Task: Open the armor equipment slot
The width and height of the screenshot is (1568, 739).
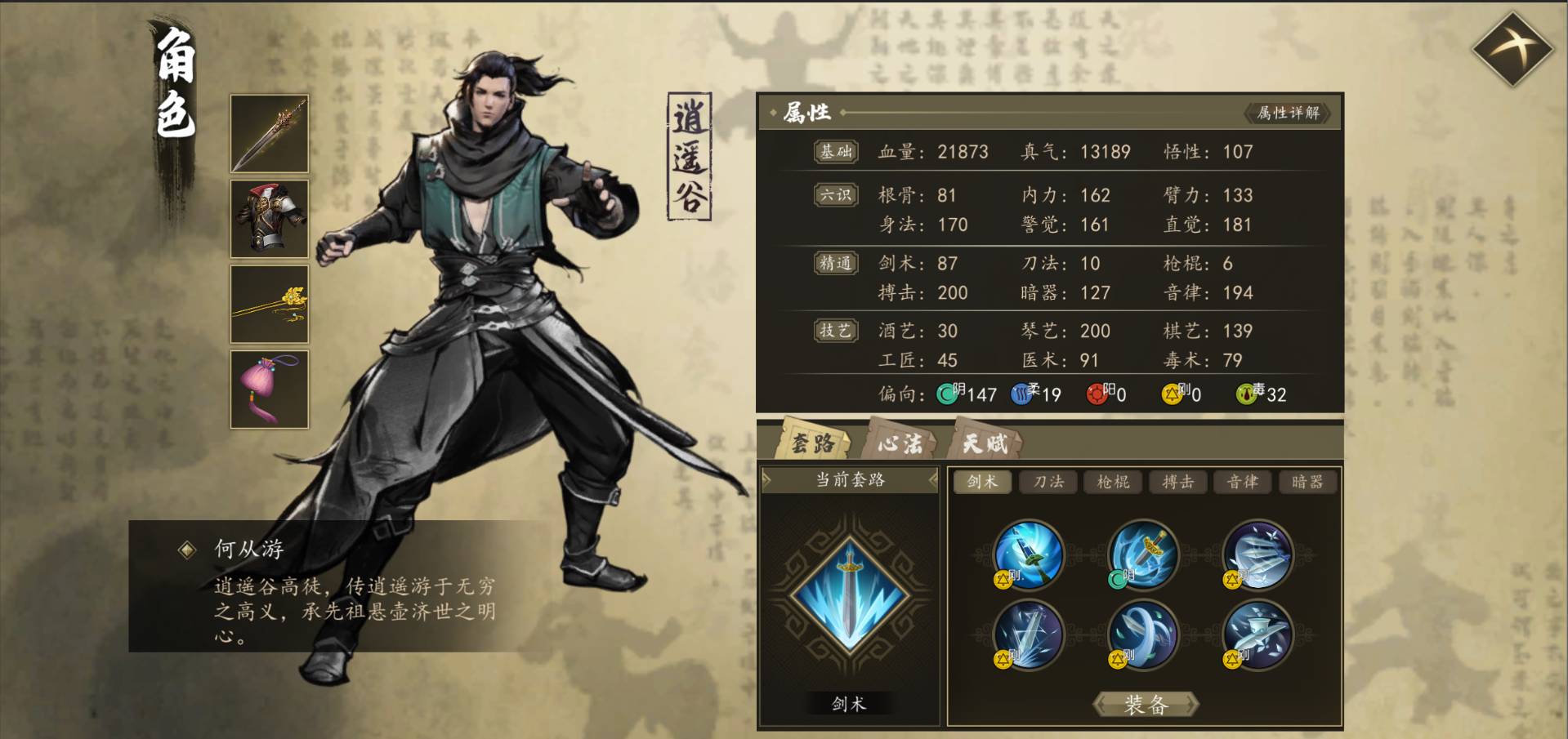Action: [x=270, y=218]
